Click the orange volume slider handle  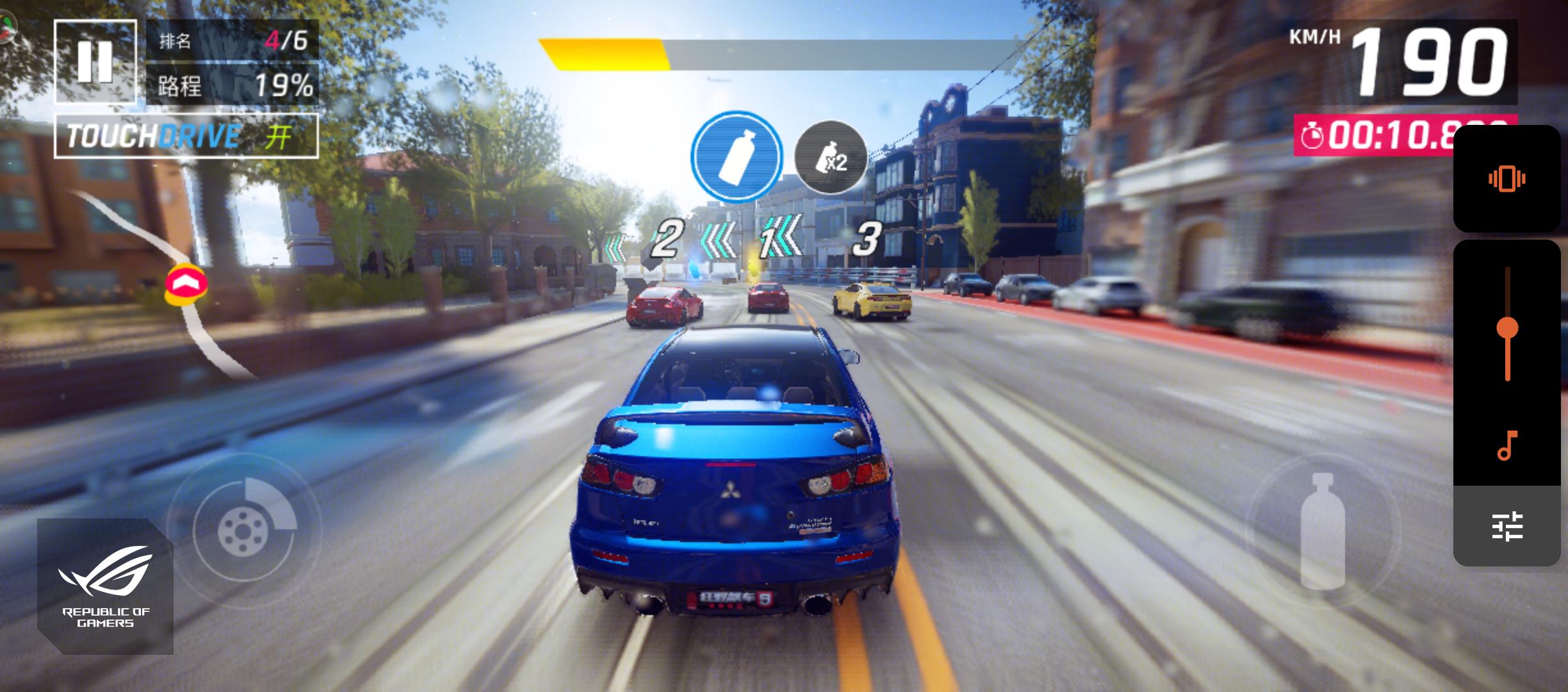click(x=1507, y=328)
